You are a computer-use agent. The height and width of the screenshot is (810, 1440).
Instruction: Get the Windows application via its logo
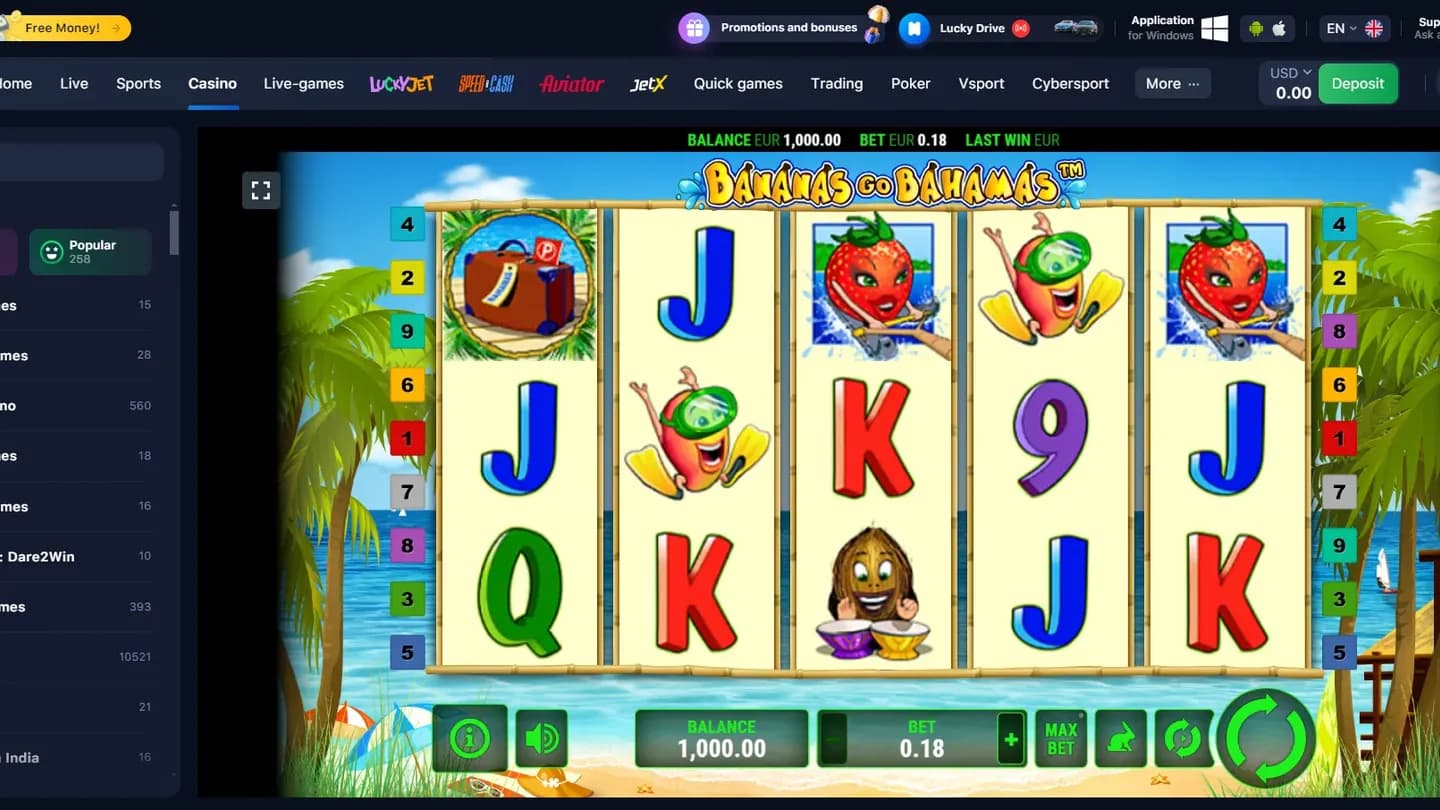(1213, 28)
